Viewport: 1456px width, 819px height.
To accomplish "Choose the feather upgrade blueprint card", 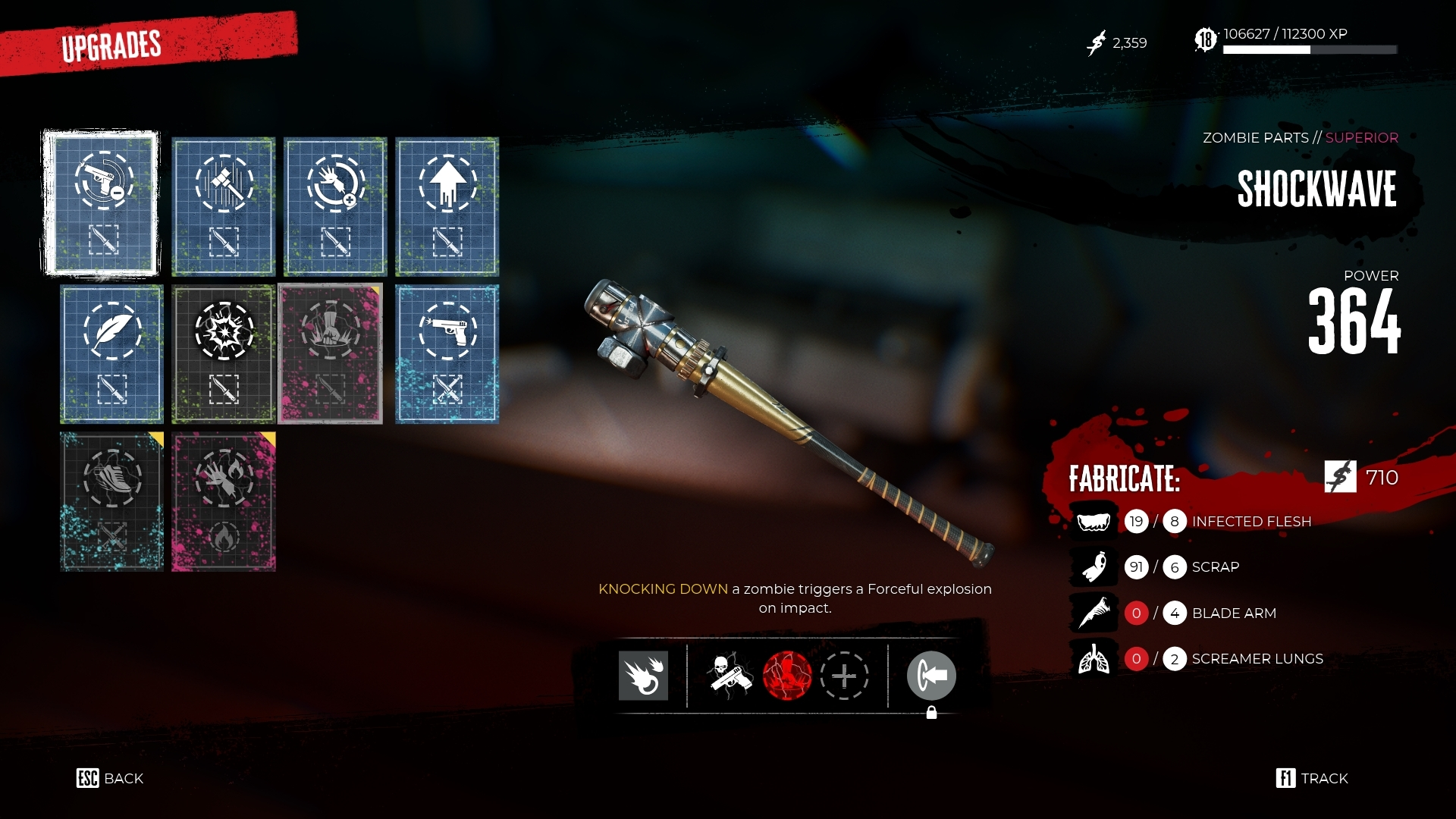I will pos(111,354).
